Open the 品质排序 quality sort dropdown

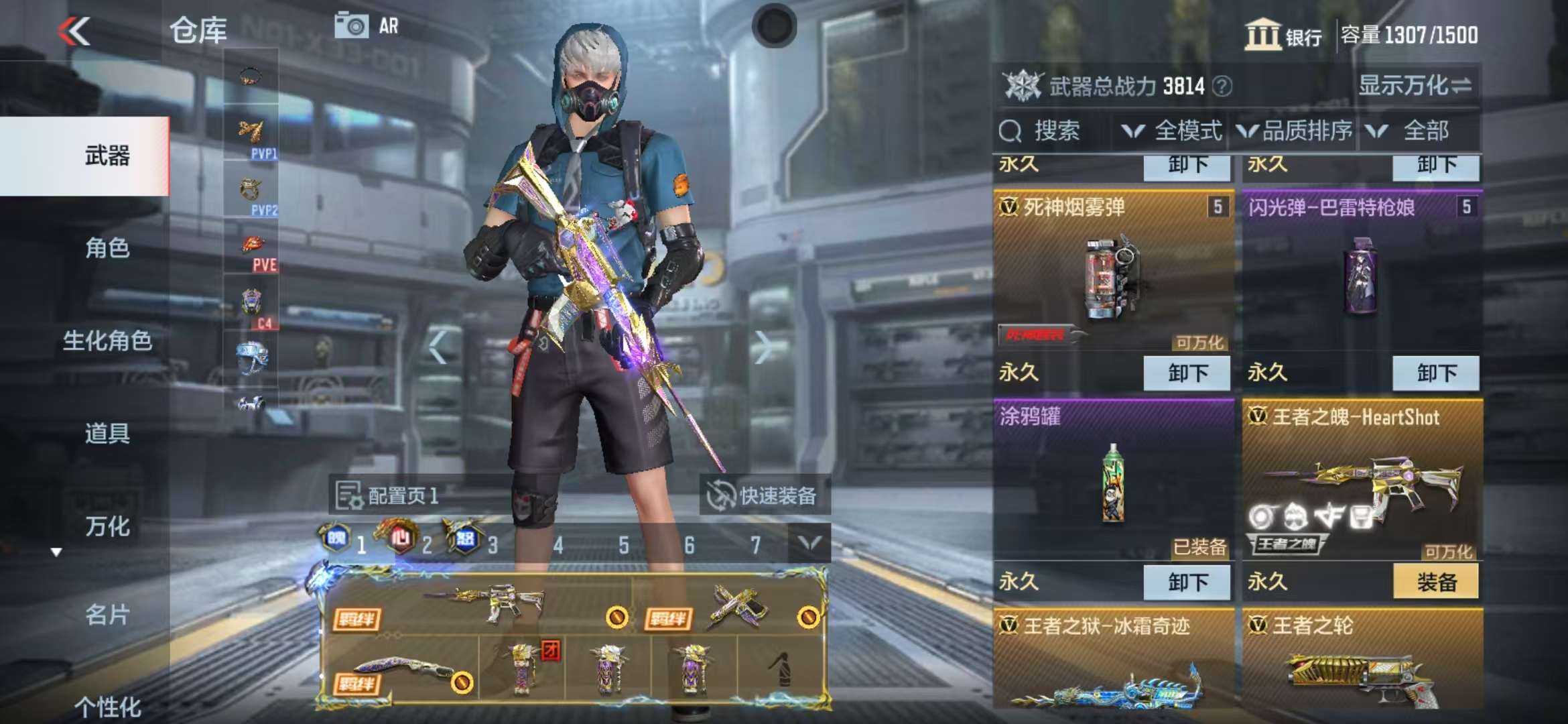[1295, 131]
